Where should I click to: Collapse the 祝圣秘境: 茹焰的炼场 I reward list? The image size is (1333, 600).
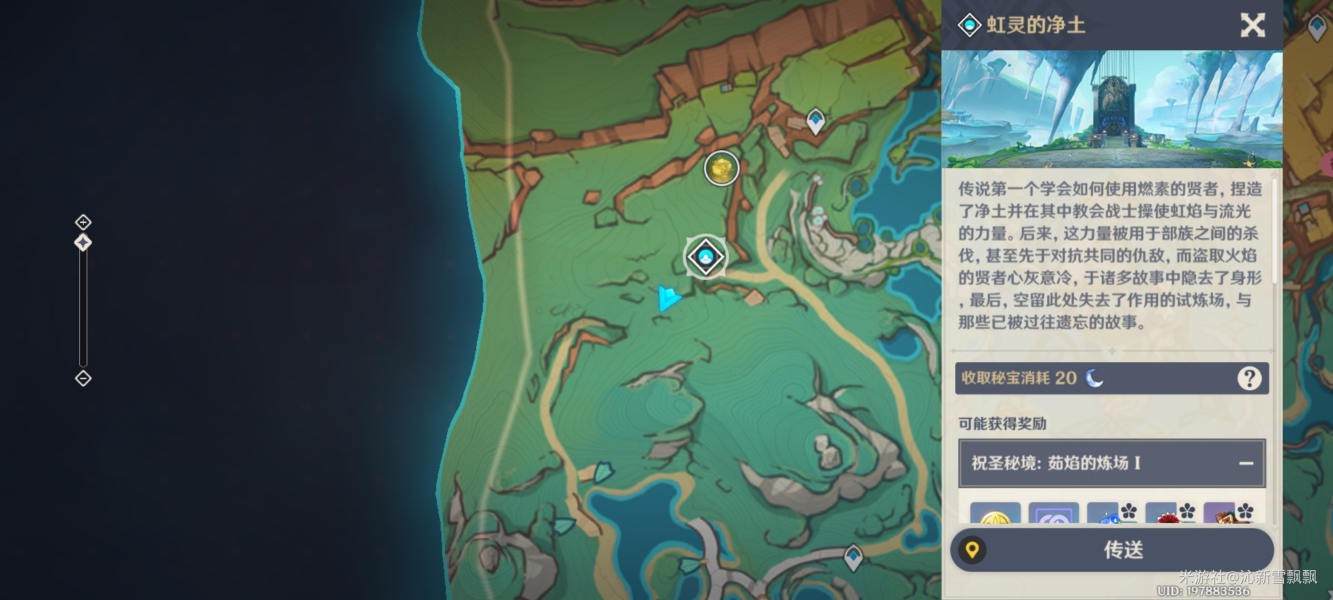[x=1246, y=464]
